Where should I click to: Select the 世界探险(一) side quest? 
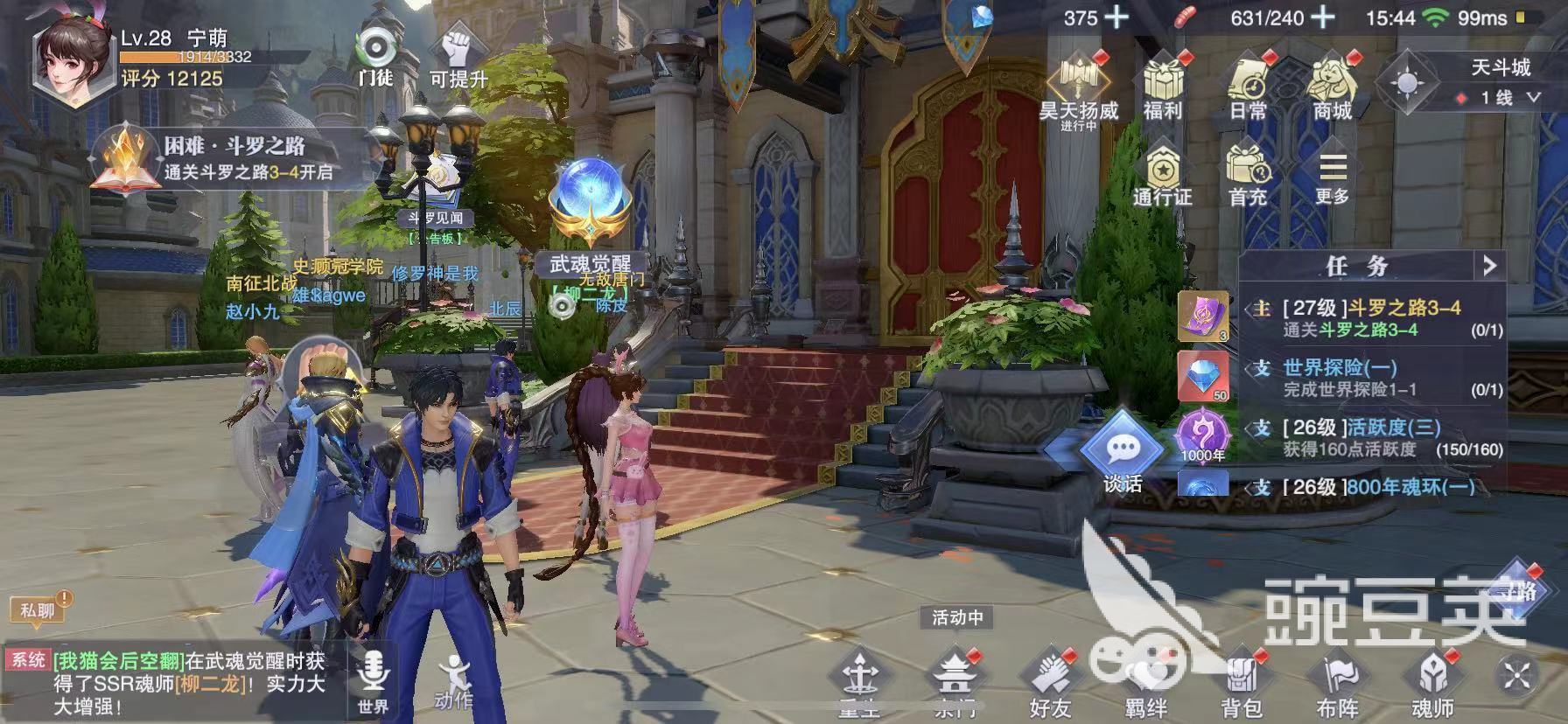click(x=1372, y=378)
